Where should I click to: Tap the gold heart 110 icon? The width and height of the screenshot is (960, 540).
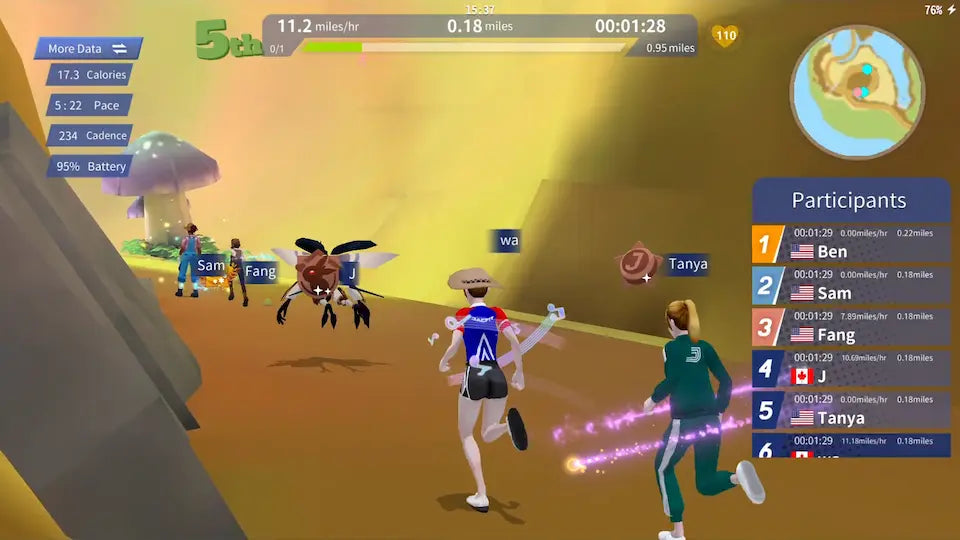(725, 37)
